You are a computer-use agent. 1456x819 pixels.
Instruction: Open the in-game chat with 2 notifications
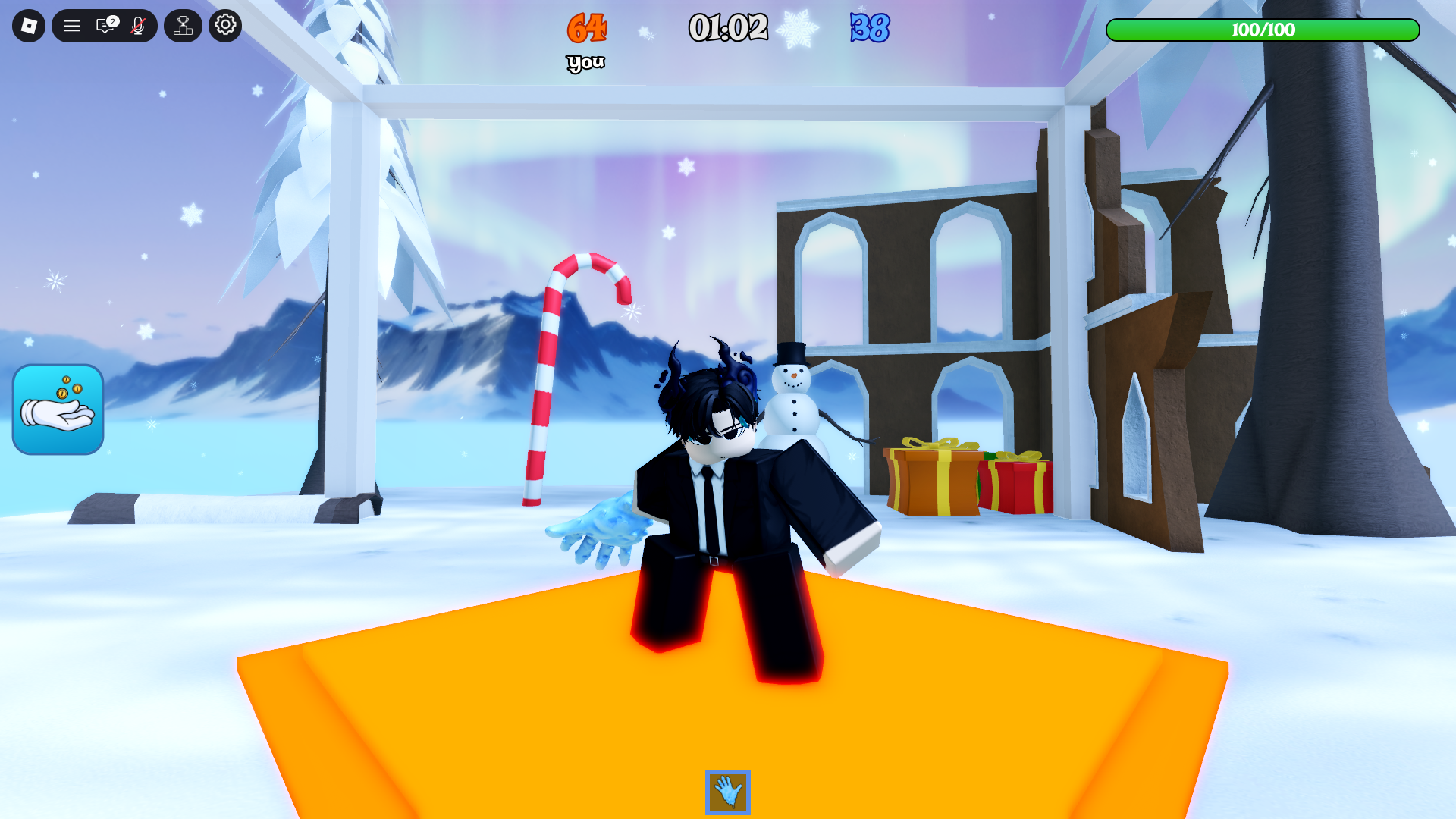coord(105,25)
